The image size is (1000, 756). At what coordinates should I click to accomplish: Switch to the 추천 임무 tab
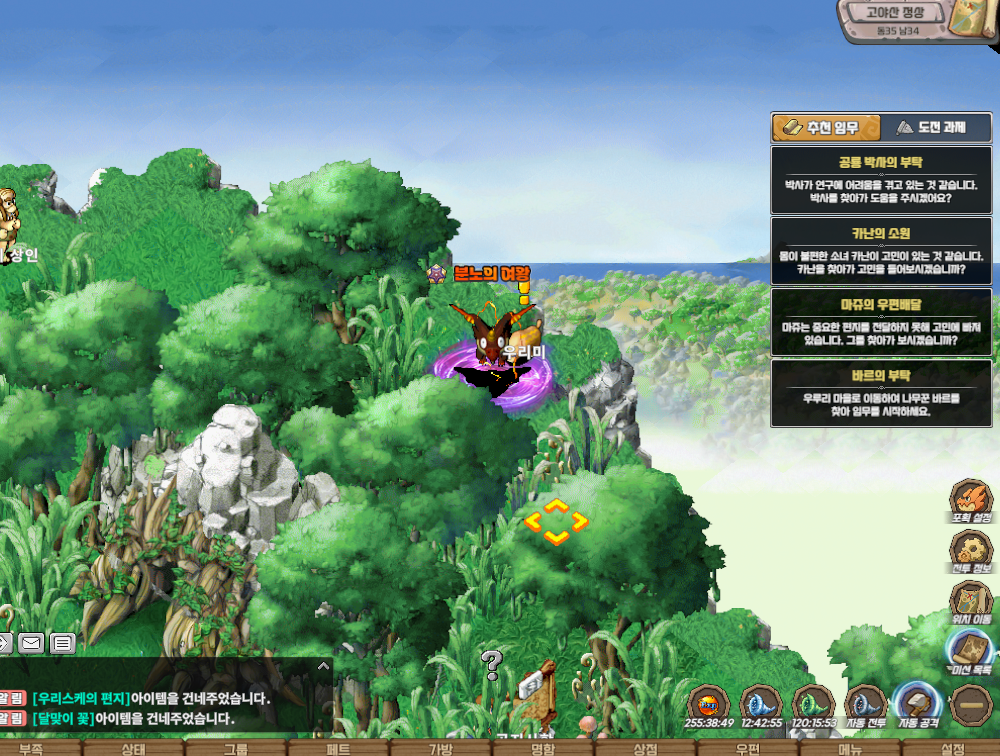point(826,128)
